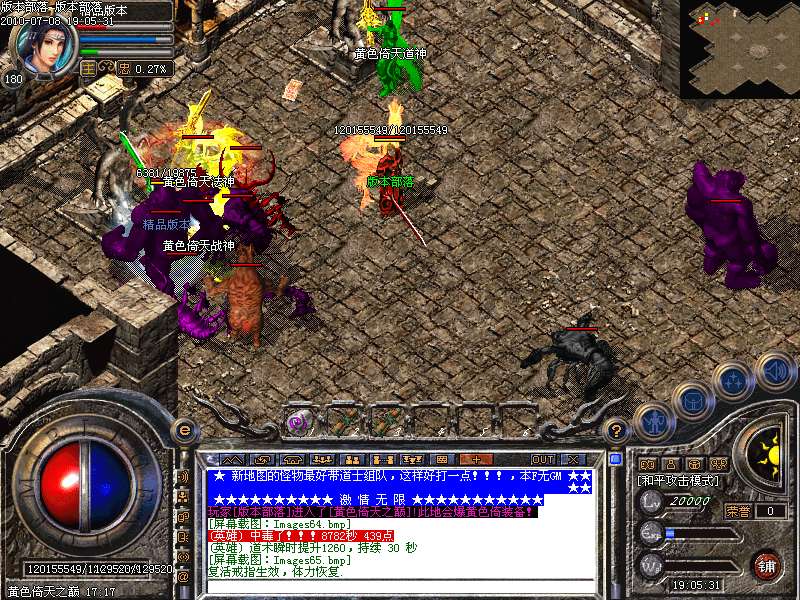Toggle the 和平攻击模式 attack mode label
The width and height of the screenshot is (800, 600).
pos(679,480)
